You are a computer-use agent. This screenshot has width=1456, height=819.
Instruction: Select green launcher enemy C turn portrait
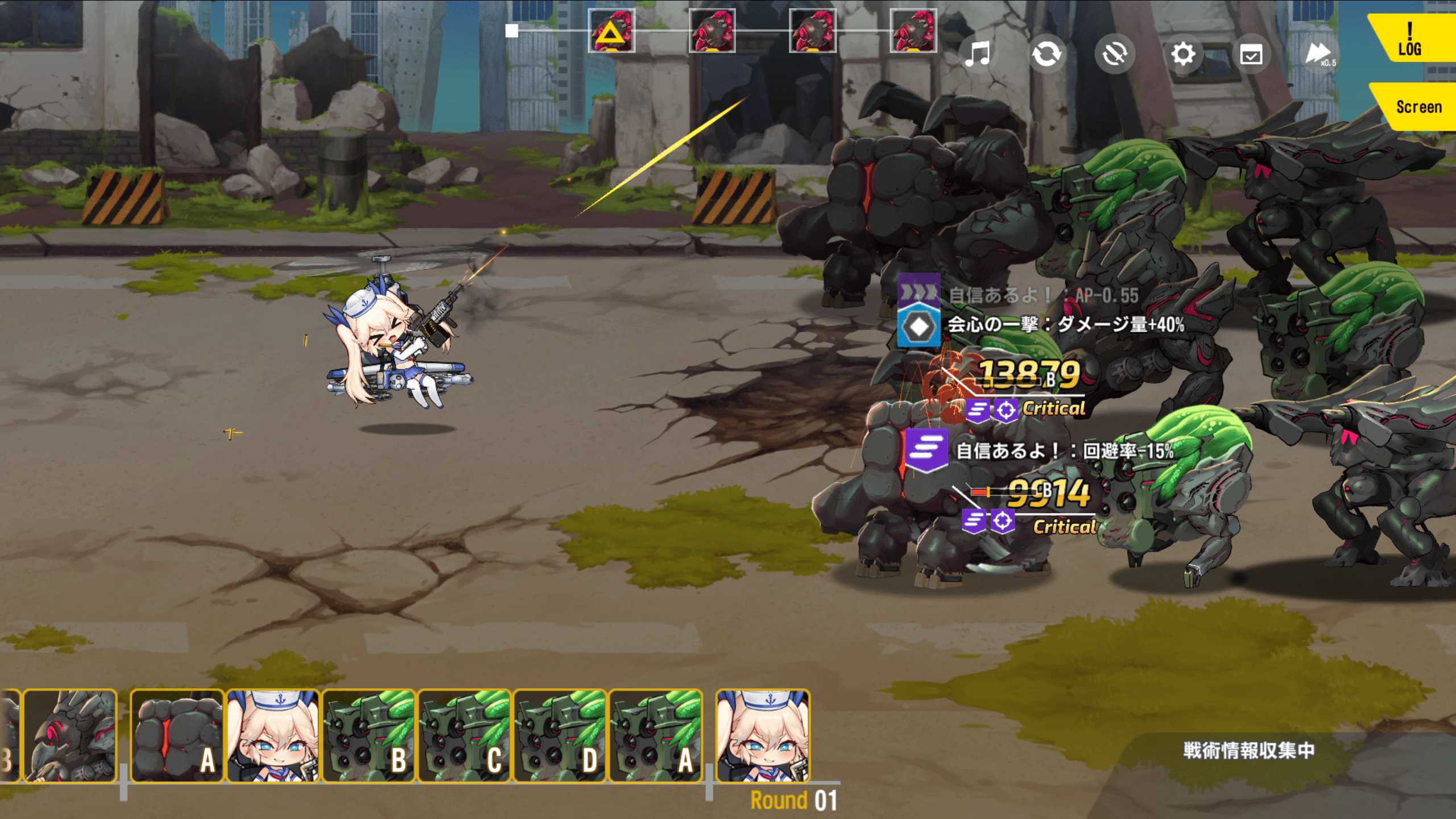pos(464,736)
